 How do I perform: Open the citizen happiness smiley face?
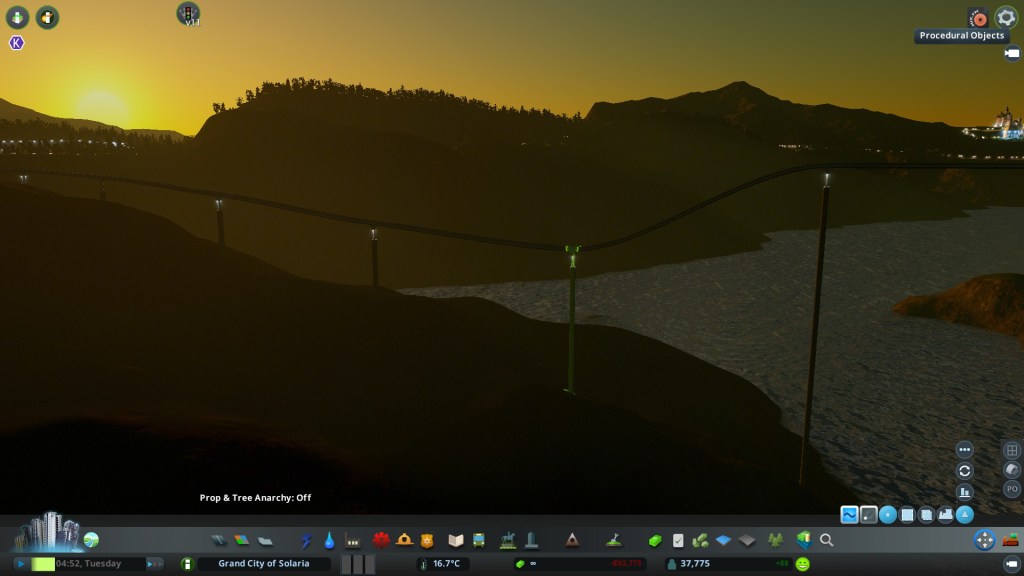pos(802,564)
